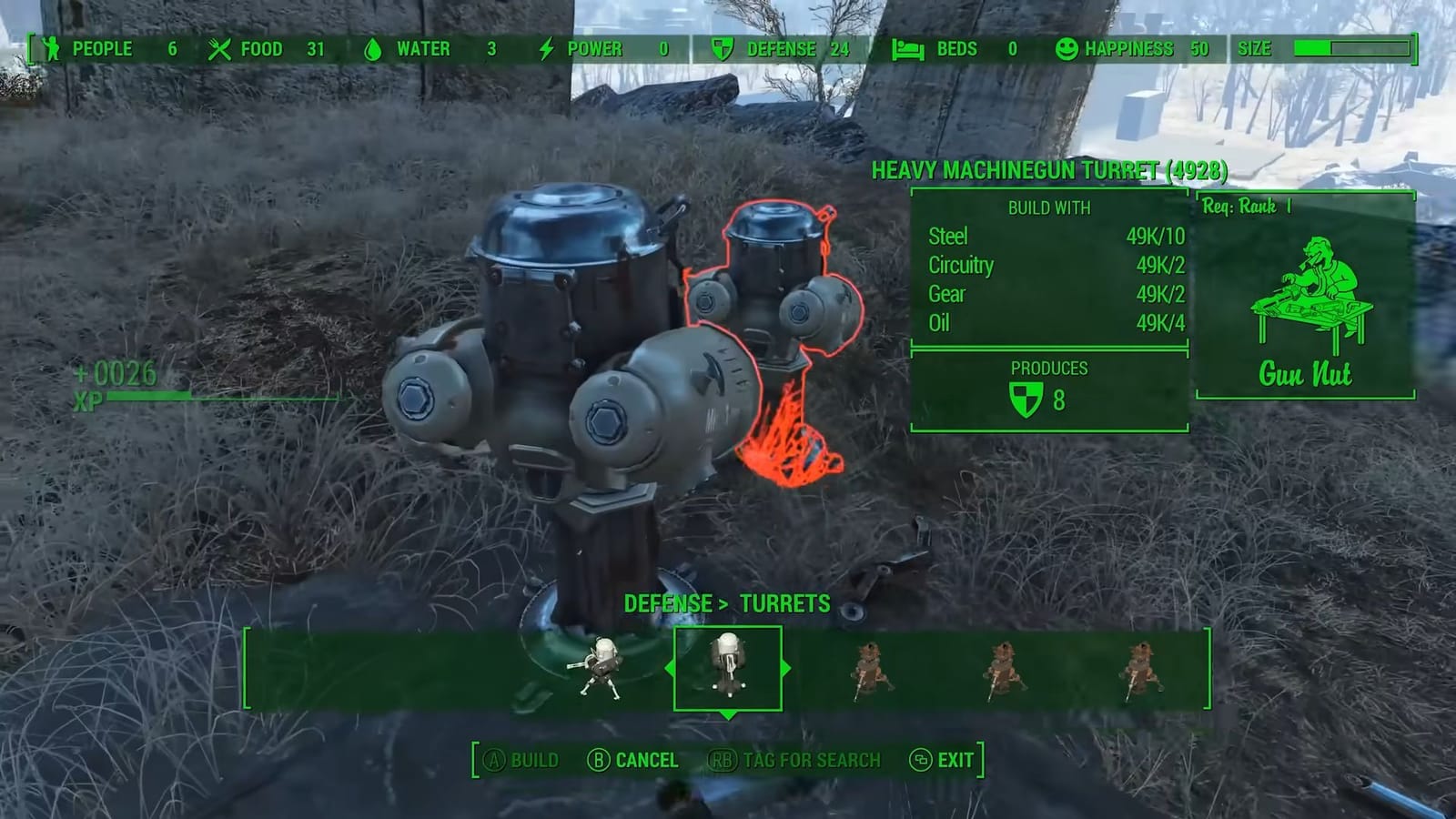Click the right arrow to view next turret

click(786, 667)
